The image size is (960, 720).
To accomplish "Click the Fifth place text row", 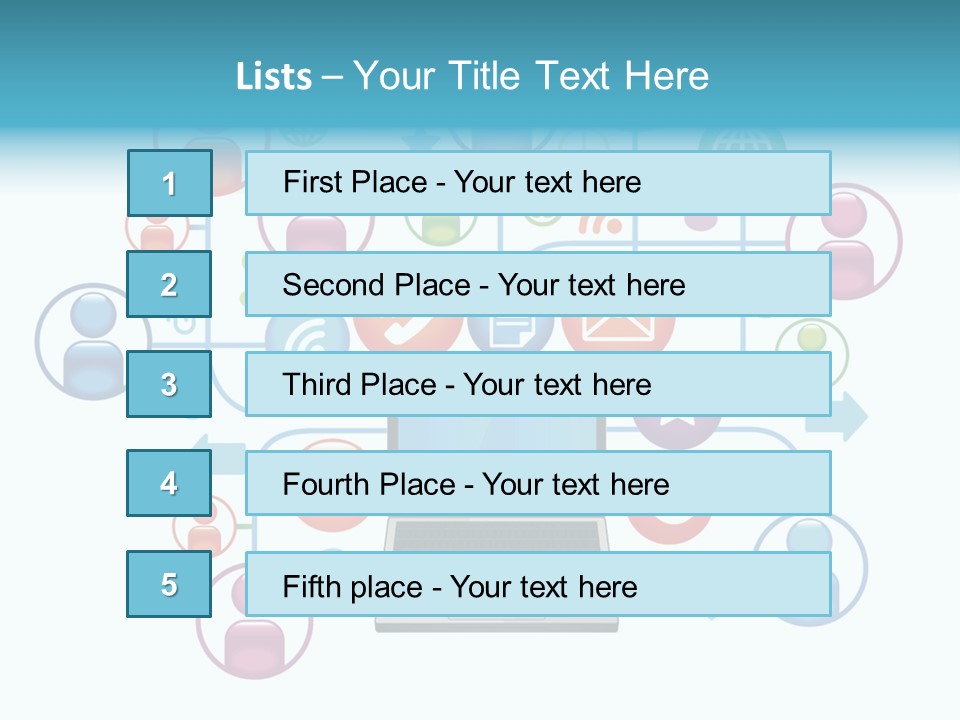I will (538, 584).
